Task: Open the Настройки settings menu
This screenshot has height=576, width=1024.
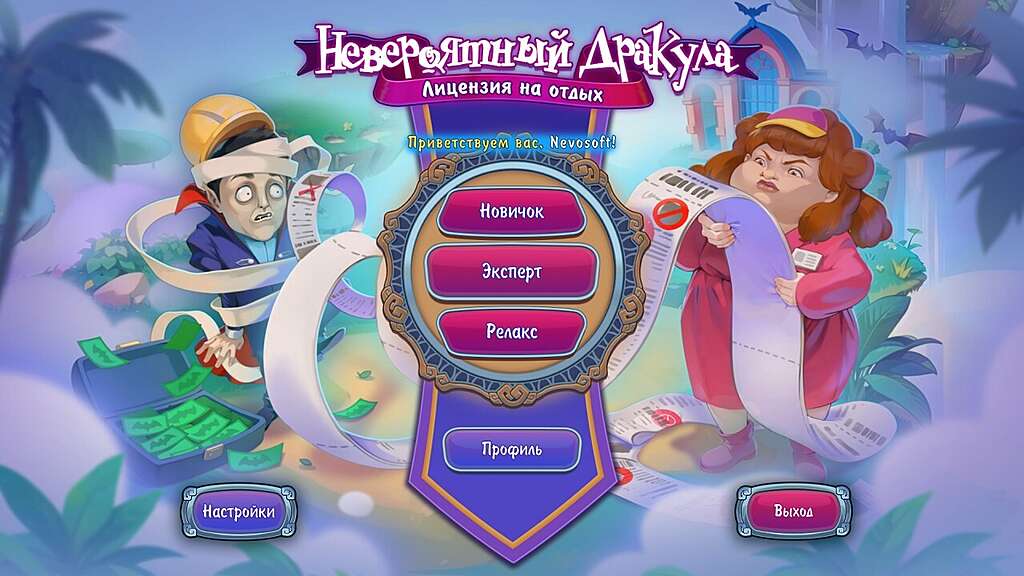Action: [239, 511]
